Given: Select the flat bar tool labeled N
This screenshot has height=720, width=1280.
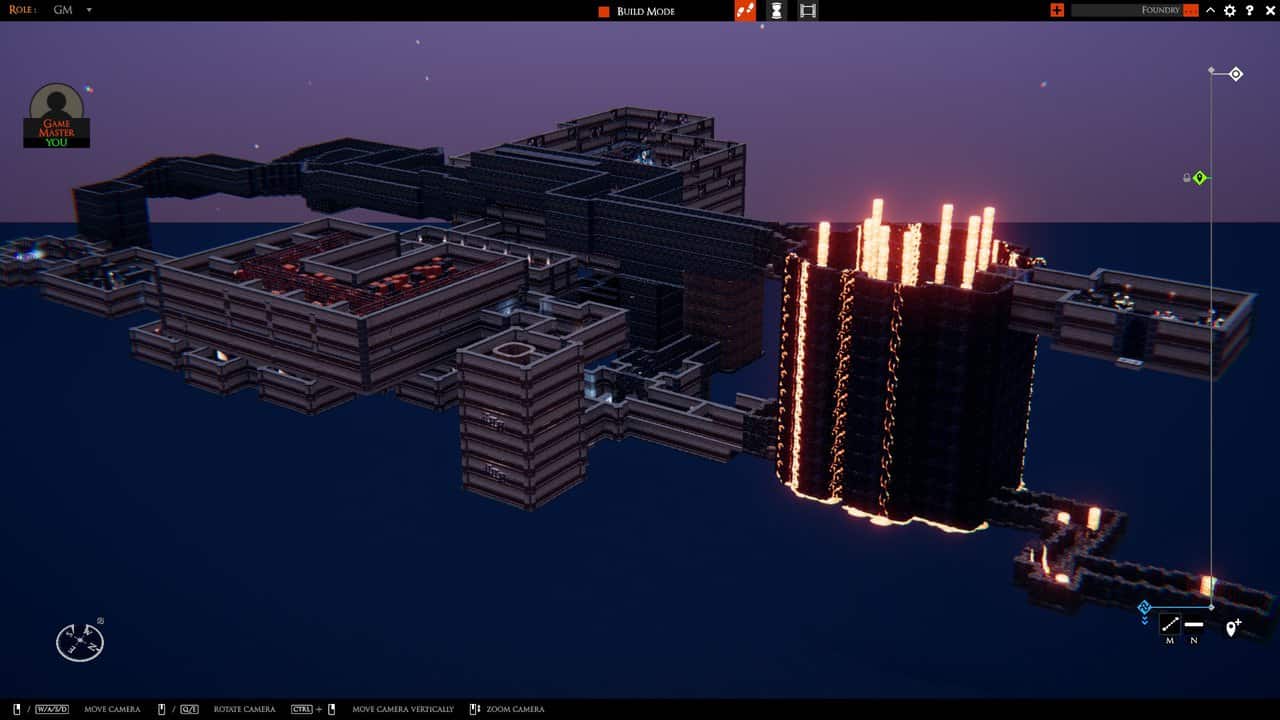Looking at the screenshot, I should 1194,625.
